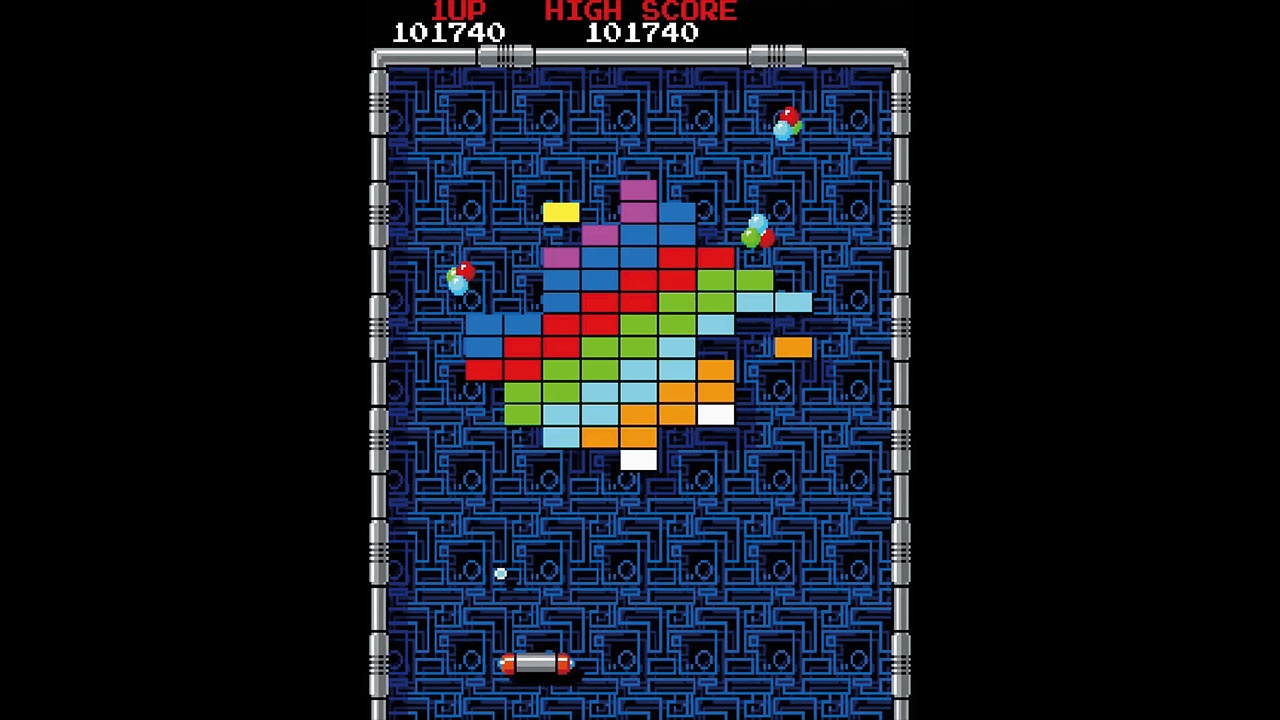Click the top-left border gate

point(505,56)
